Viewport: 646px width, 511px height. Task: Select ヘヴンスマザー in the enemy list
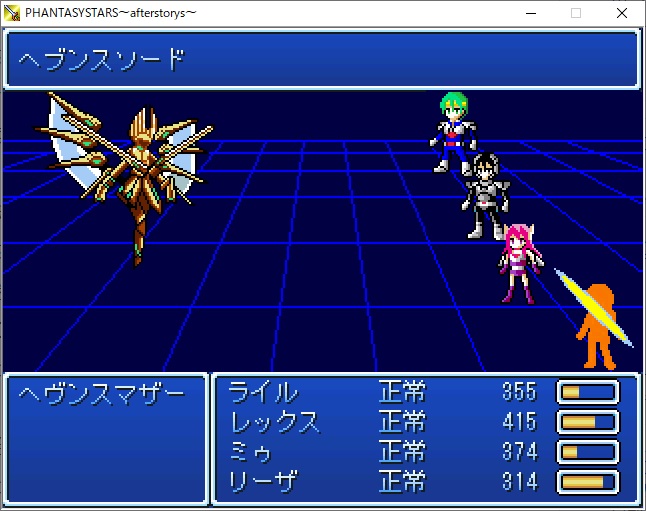click(102, 393)
